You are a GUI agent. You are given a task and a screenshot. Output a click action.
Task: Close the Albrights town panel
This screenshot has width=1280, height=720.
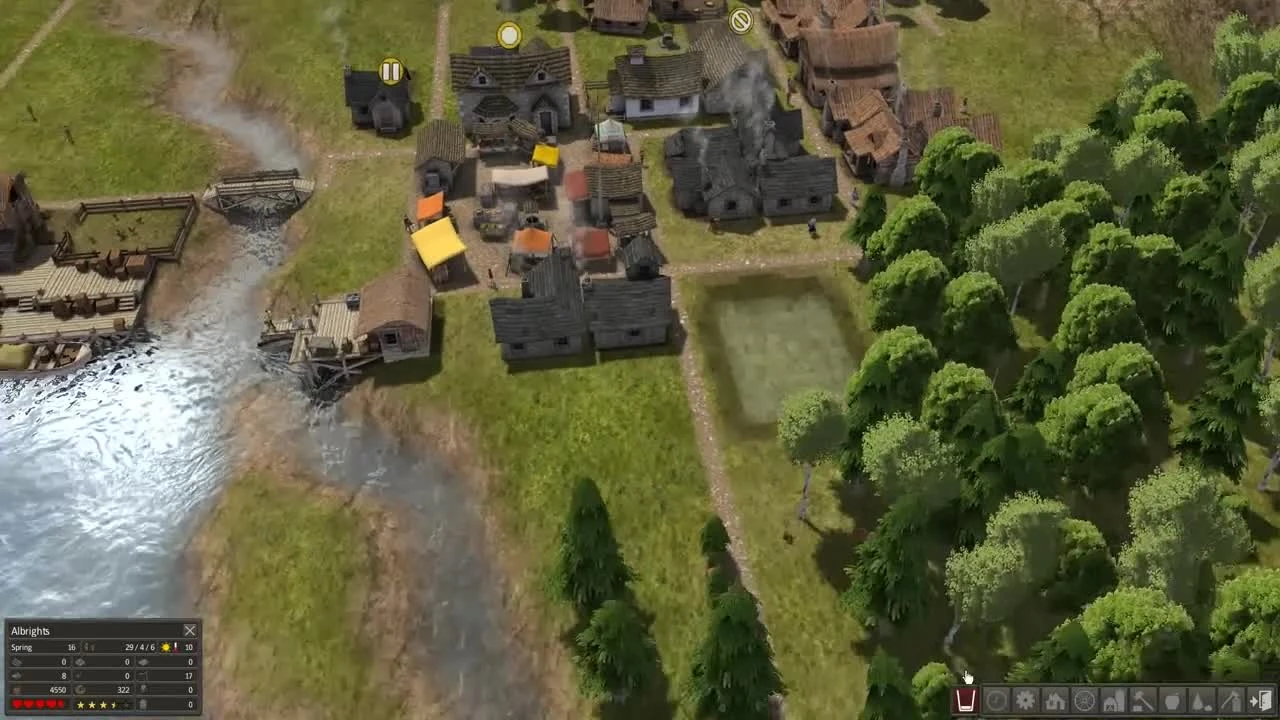click(190, 630)
